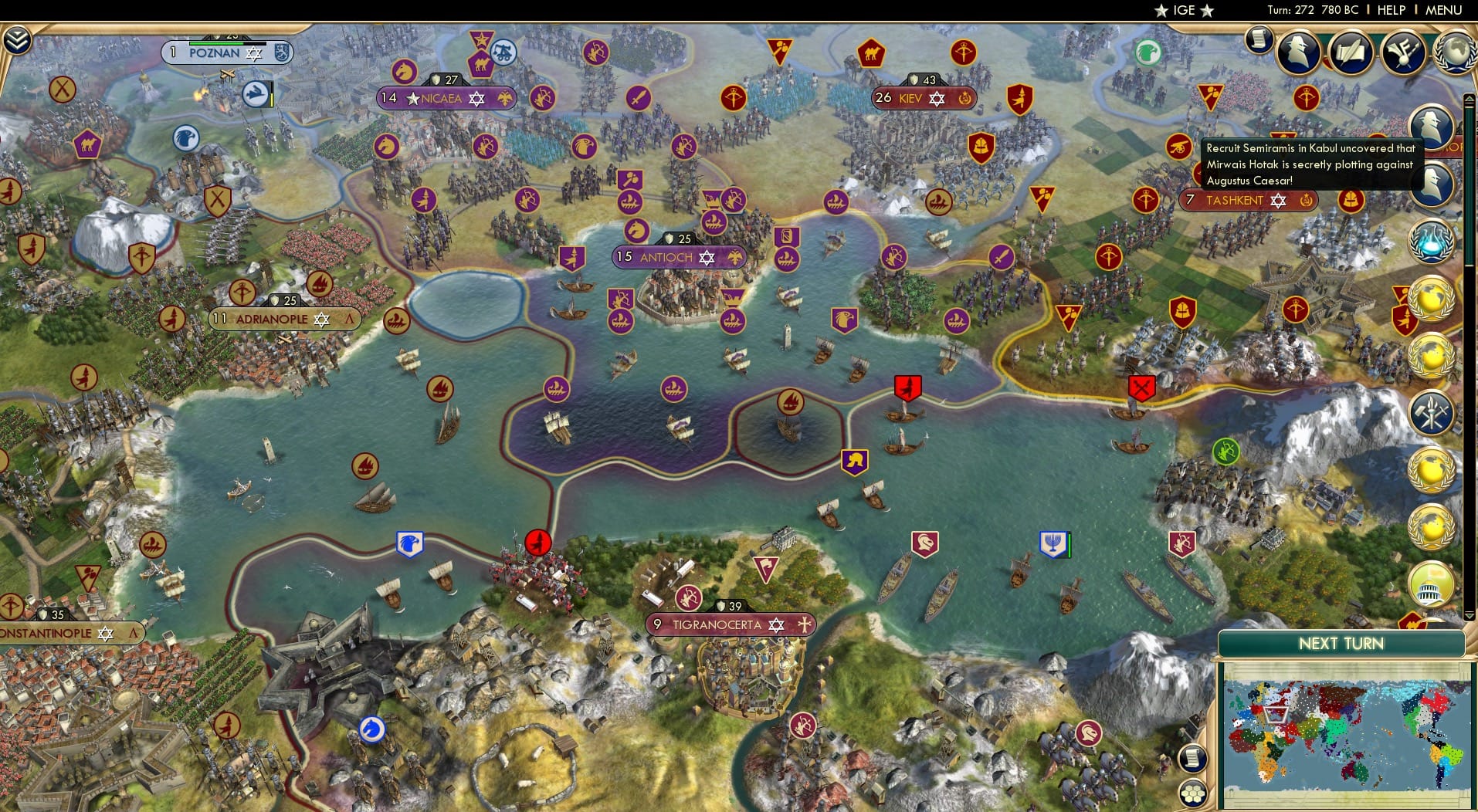This screenshot has width=1478, height=812.
Task: Open the Diplomacy Overview quill-and-scroll icon
Action: pyautogui.click(x=1351, y=52)
